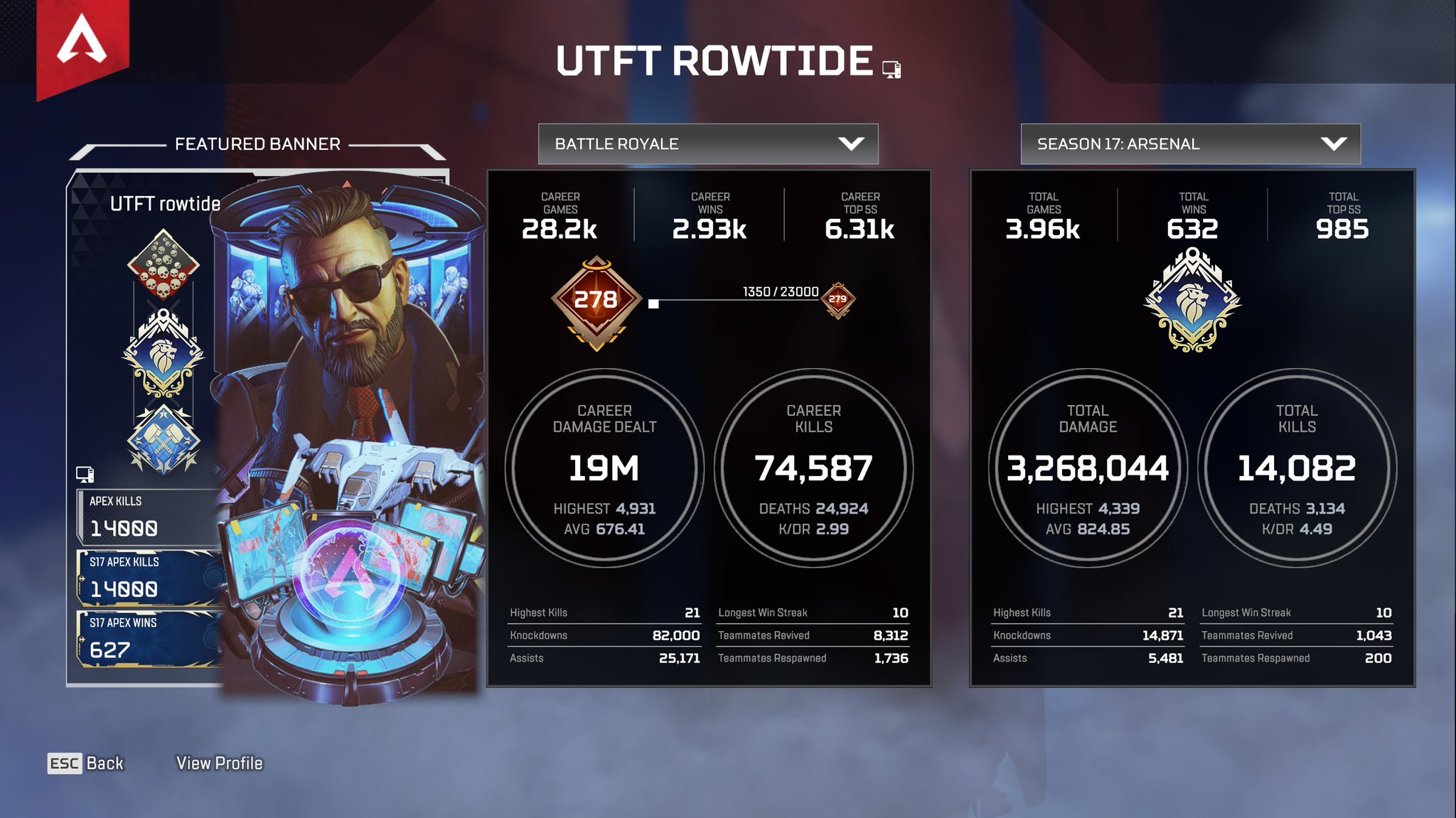
Task: Select the PC platform icon beside UTFT ROWTIDE
Action: (891, 70)
